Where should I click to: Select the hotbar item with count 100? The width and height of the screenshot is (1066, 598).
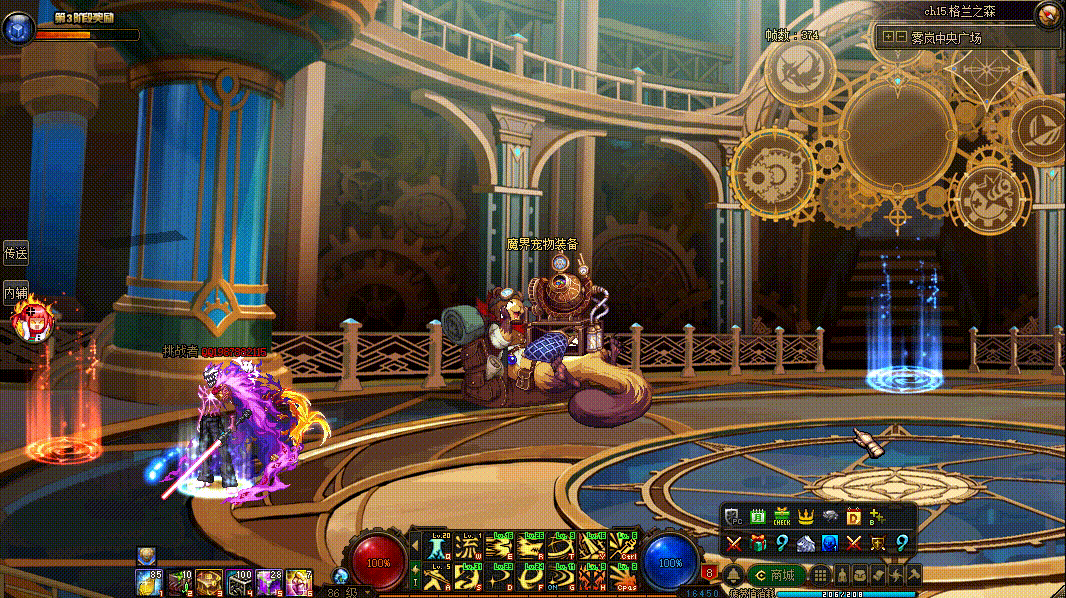[239, 580]
